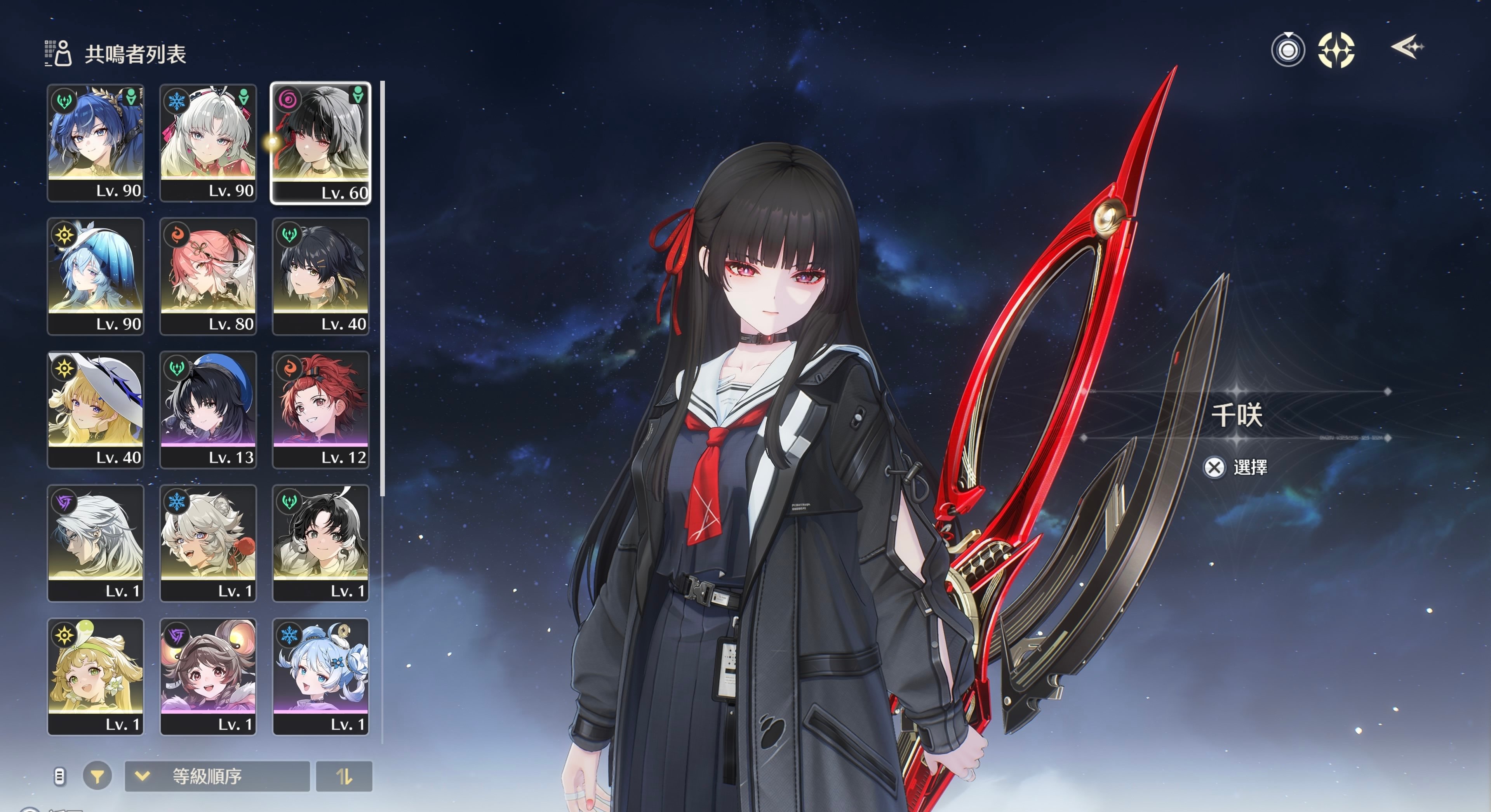
Task: Click the round ring icon at top right
Action: click(x=1288, y=50)
